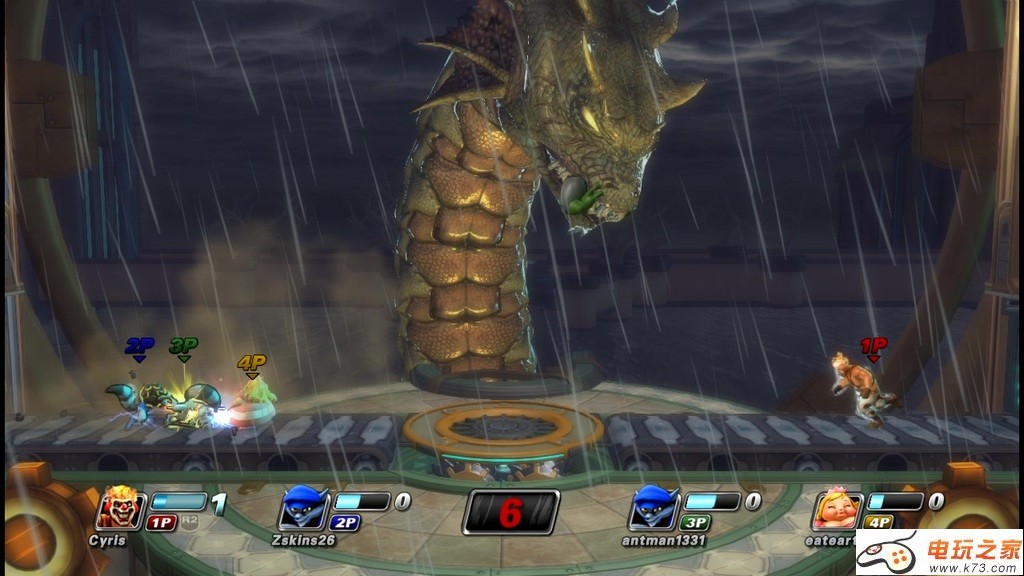Select the Fat Princess 4P portrait

[x=837, y=510]
